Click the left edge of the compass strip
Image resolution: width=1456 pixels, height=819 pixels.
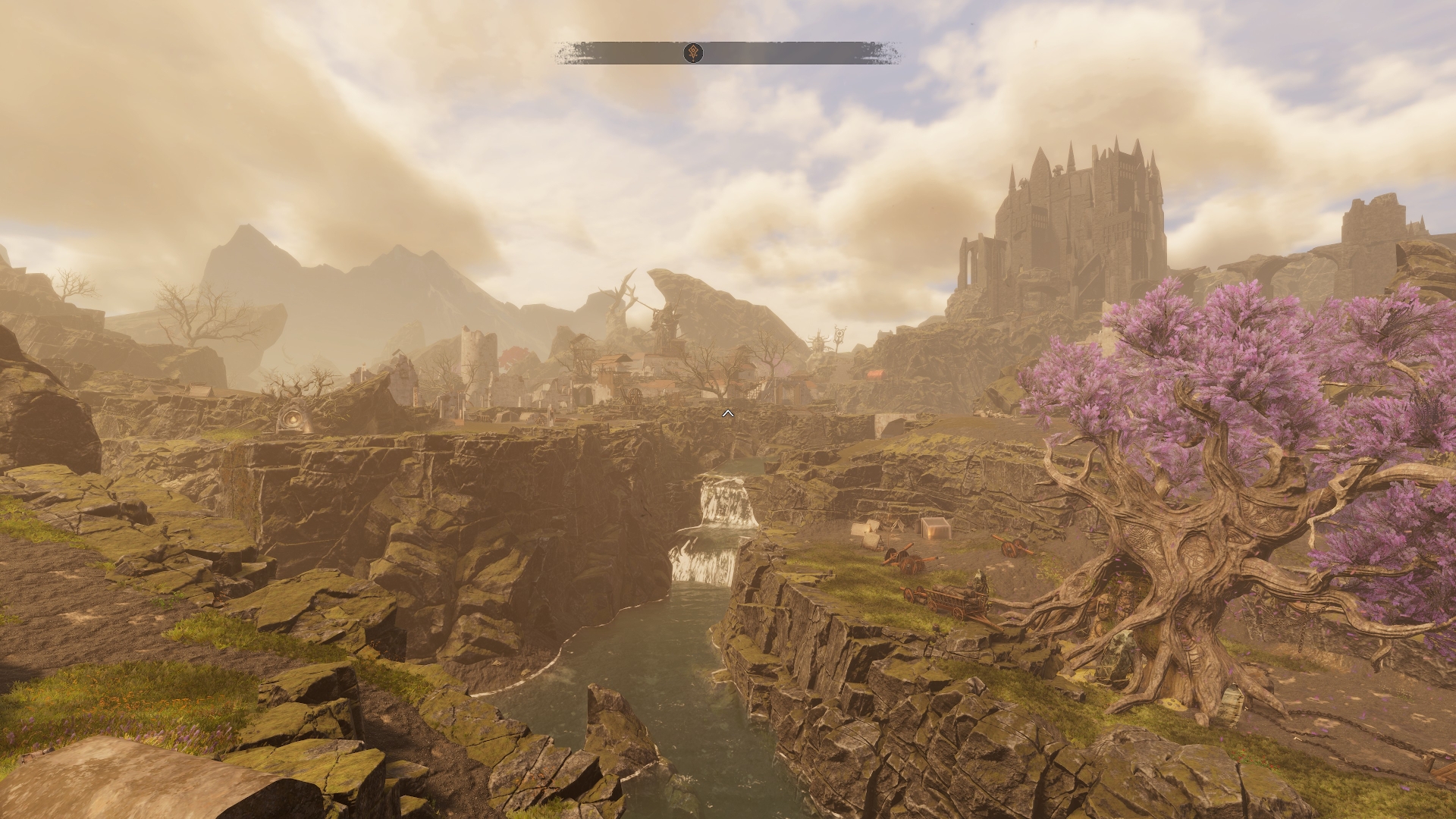point(565,53)
